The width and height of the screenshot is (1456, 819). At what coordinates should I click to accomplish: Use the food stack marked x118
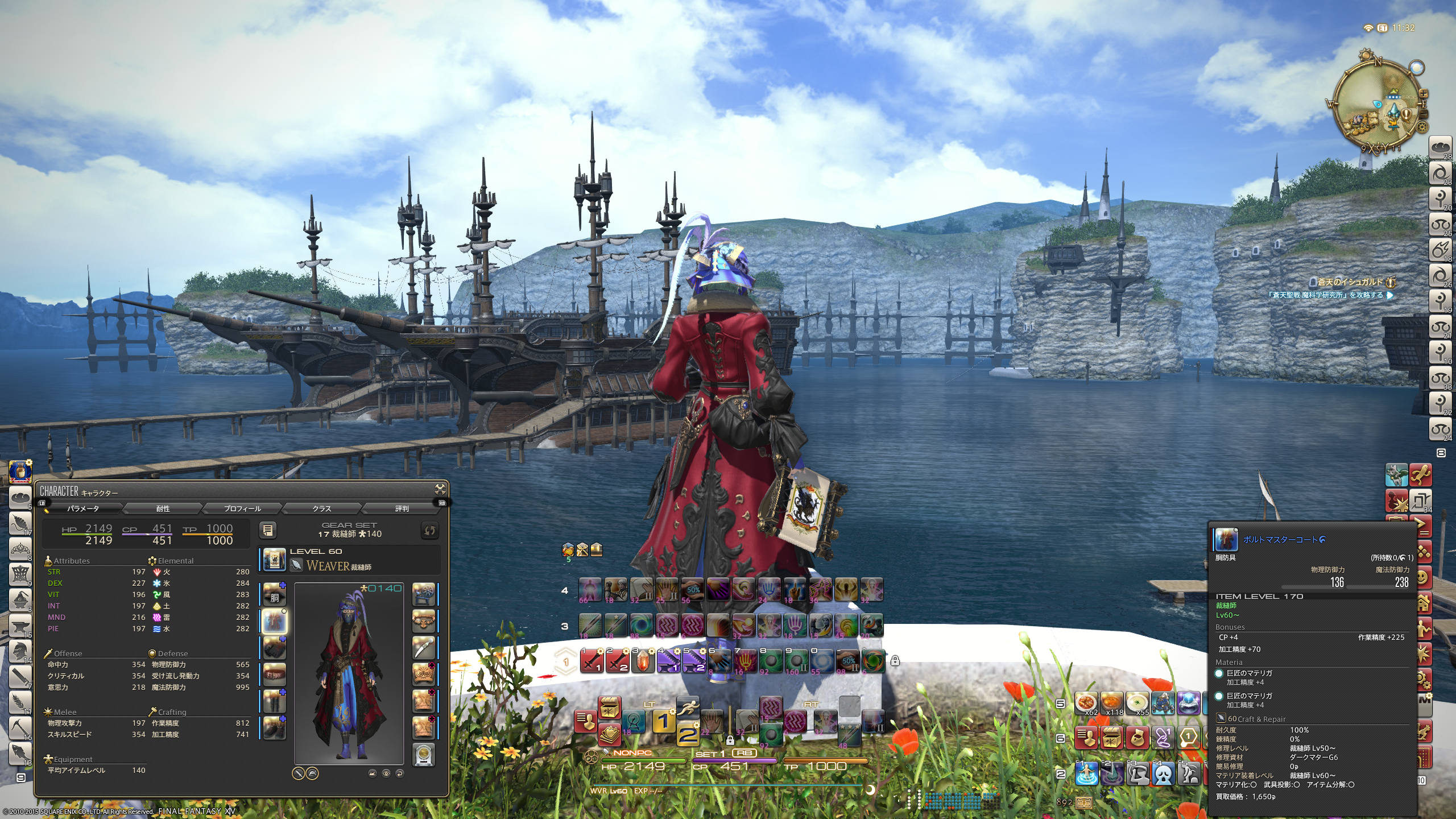click(1111, 703)
